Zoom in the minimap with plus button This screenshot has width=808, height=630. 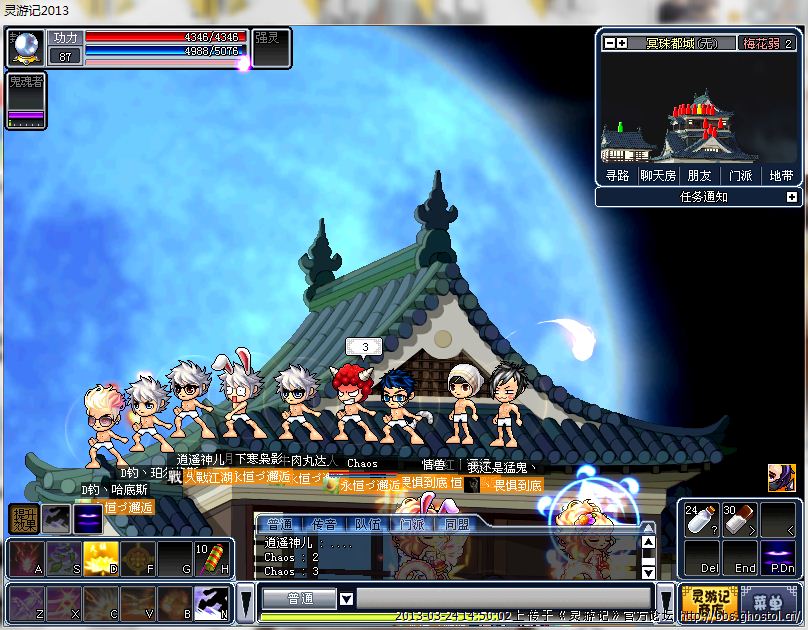pyautogui.click(x=622, y=43)
